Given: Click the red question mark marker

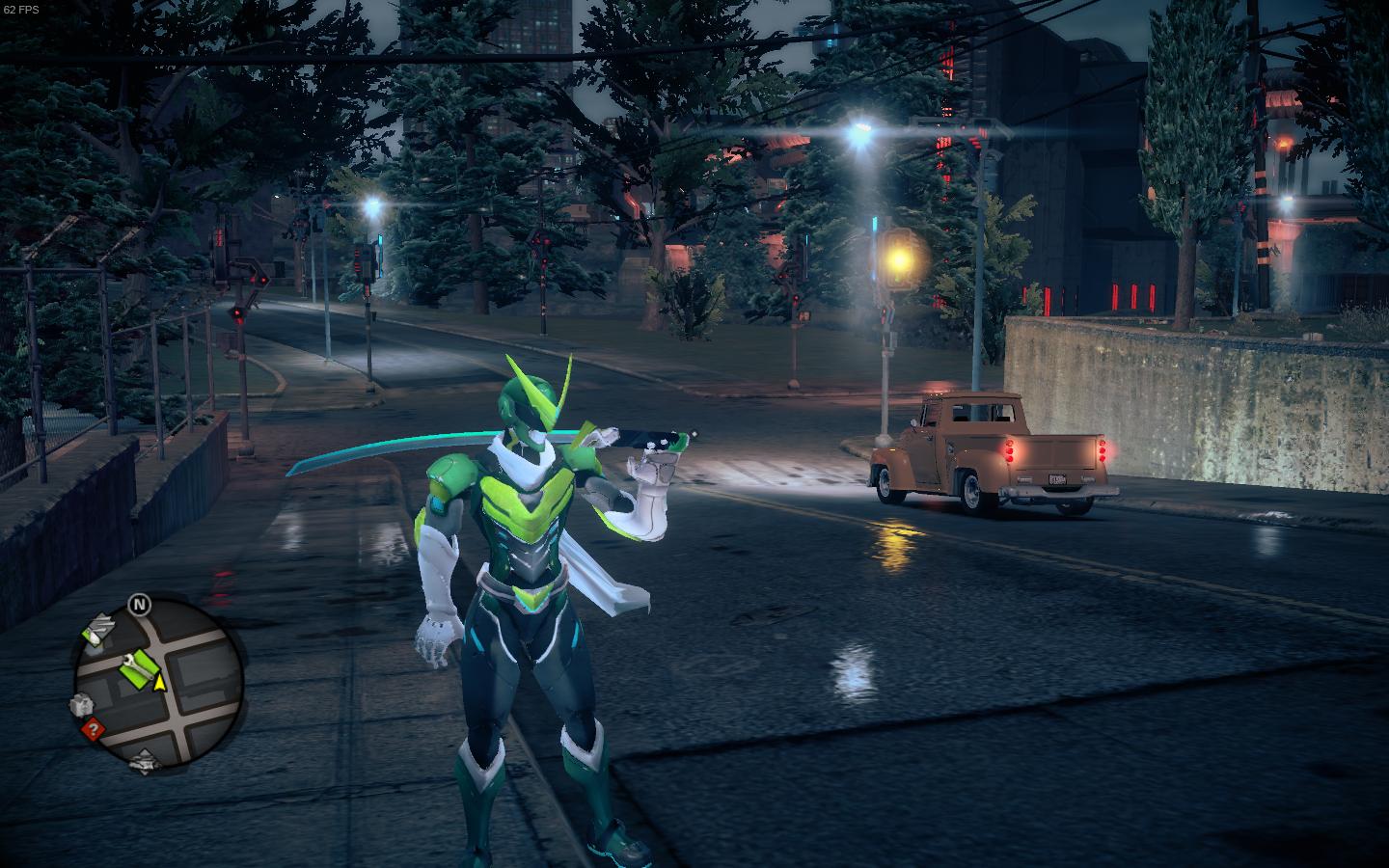Looking at the screenshot, I should [x=93, y=729].
